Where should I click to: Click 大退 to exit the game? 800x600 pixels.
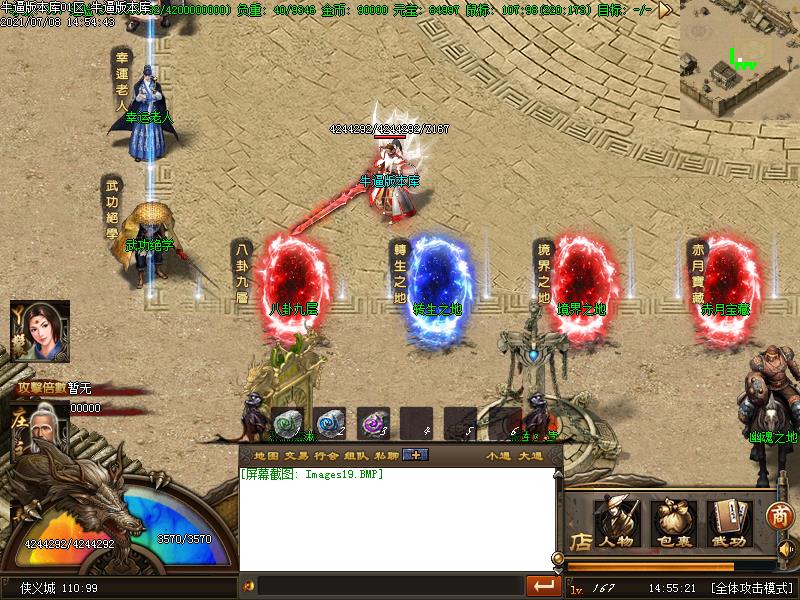530,456
